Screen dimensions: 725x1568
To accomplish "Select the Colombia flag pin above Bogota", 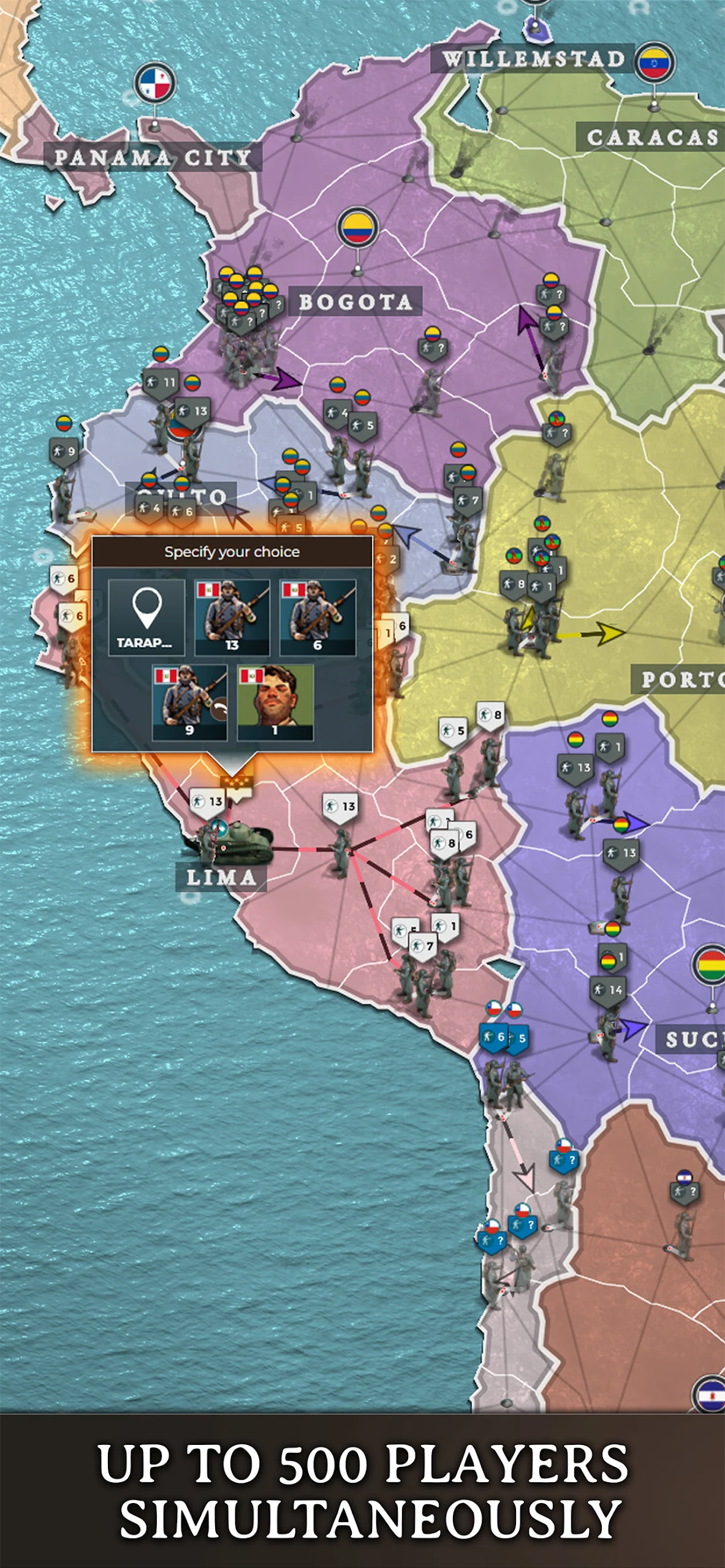I will tap(358, 228).
